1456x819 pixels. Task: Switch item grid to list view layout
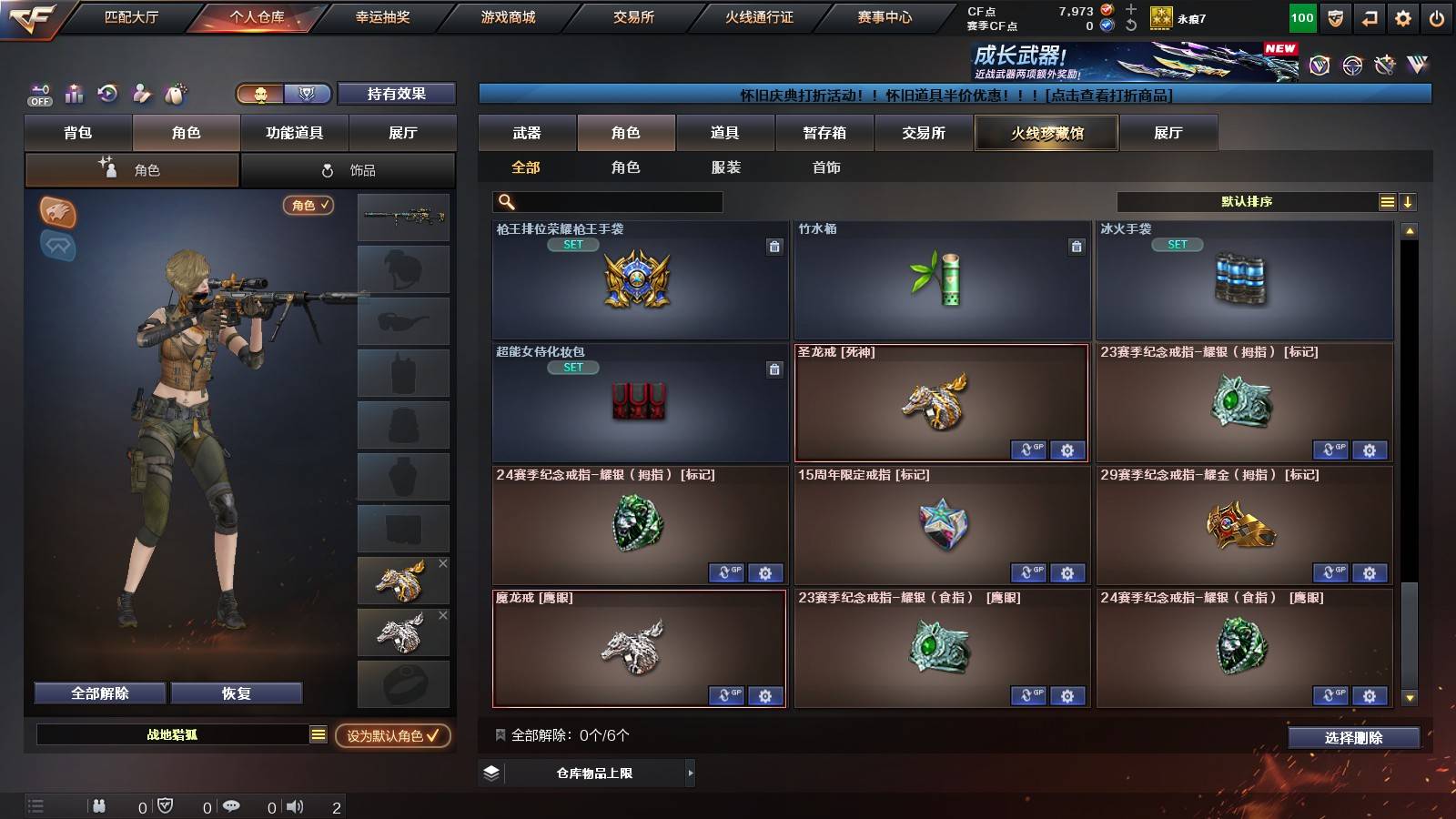(1386, 200)
